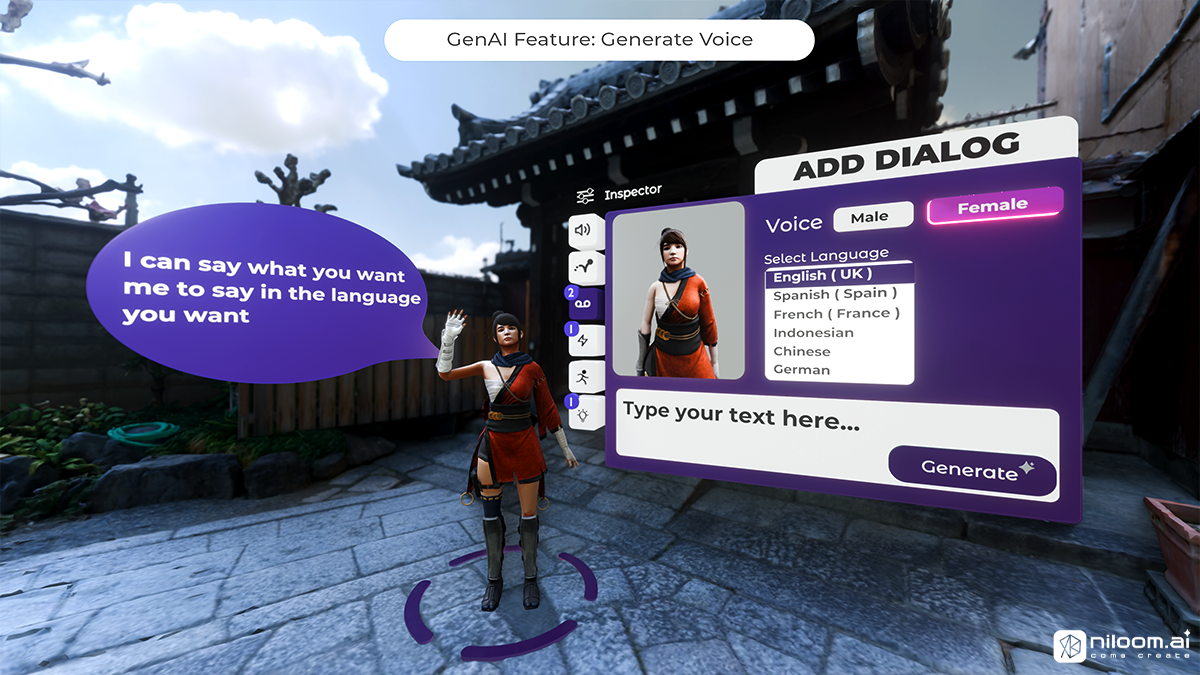Click the character portrait thumbnail
Screen dimensions: 1200x675
(x=679, y=290)
